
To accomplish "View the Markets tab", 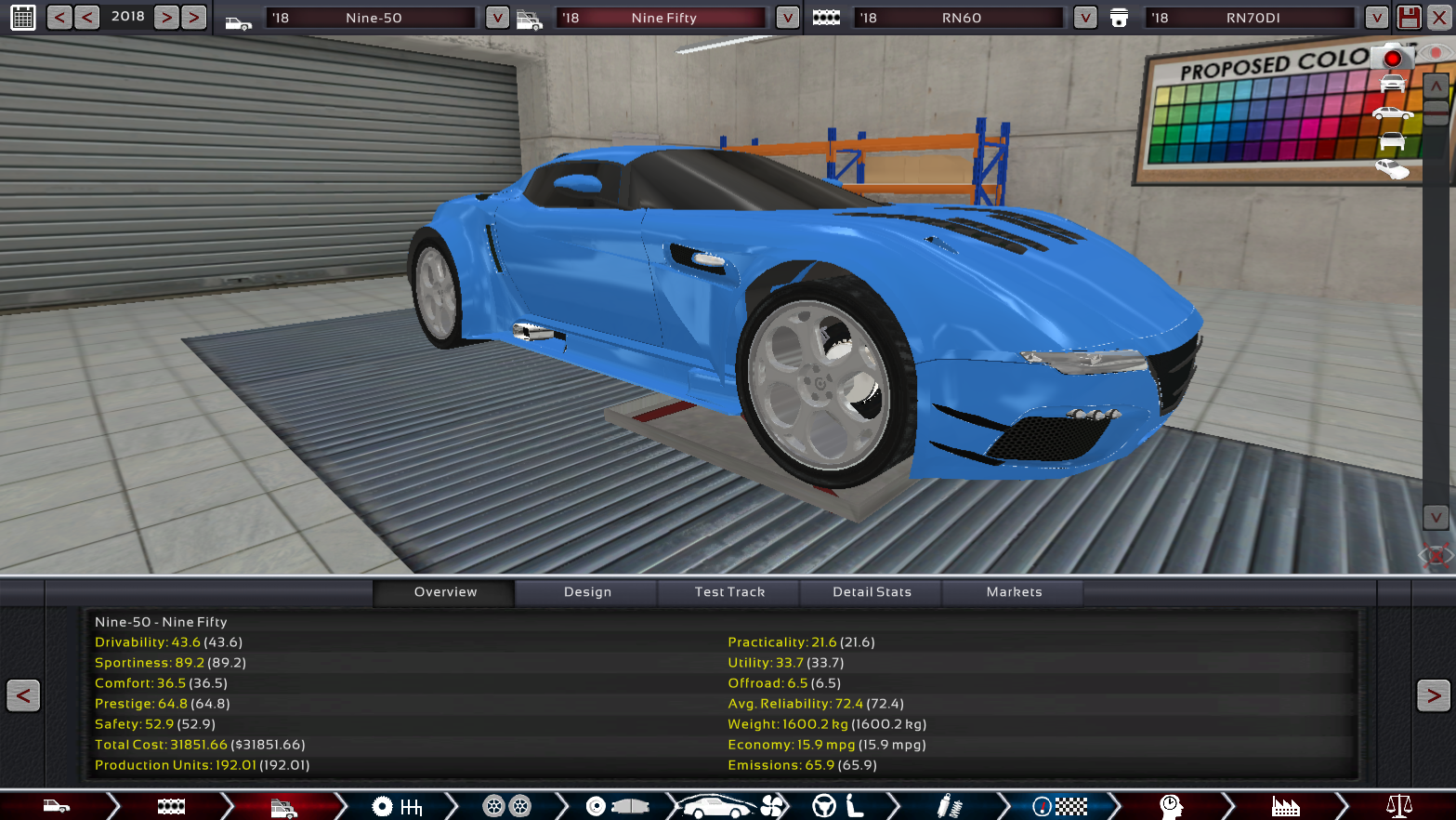I will 1014,592.
